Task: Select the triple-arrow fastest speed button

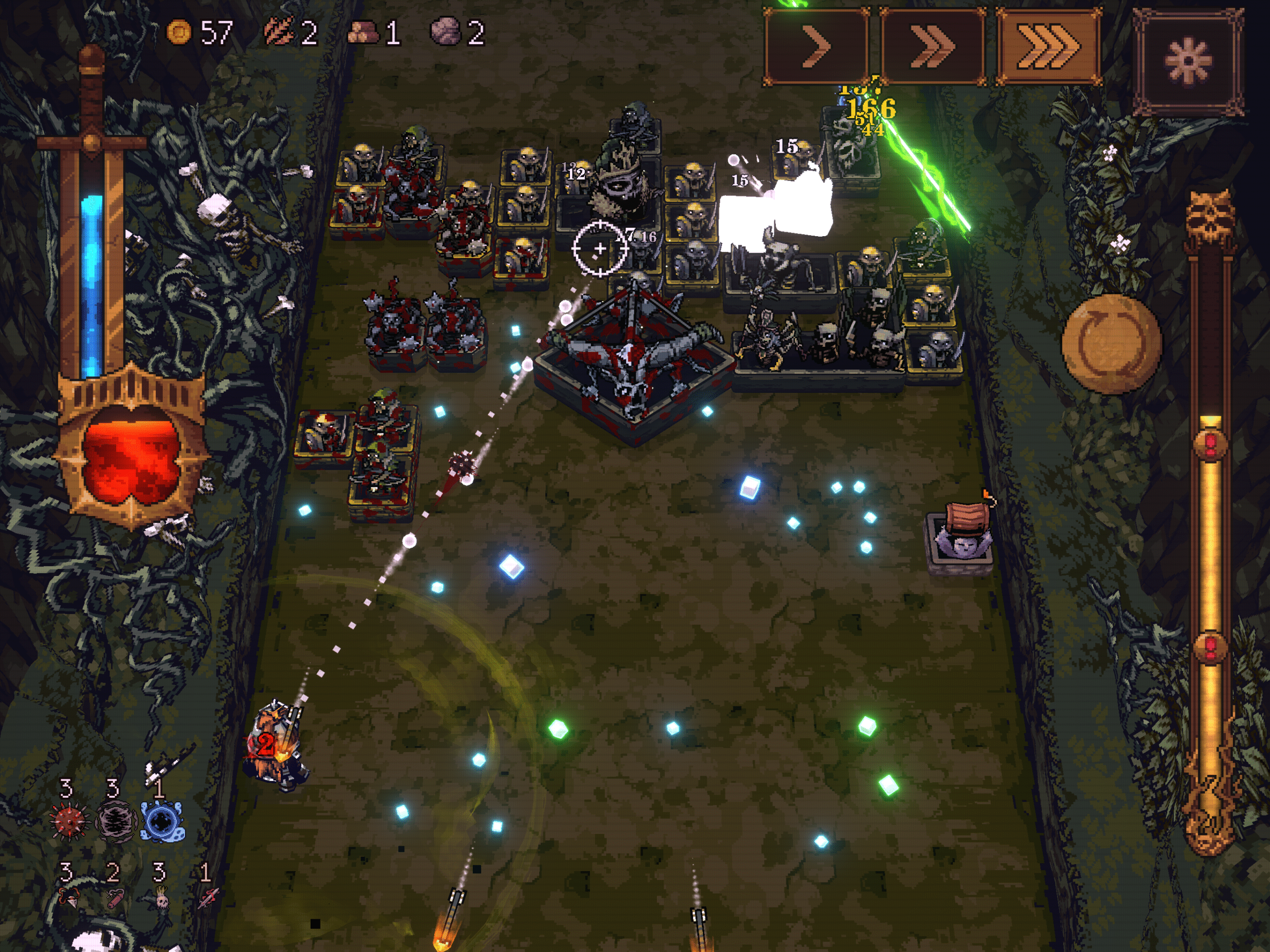Action: click(1048, 47)
